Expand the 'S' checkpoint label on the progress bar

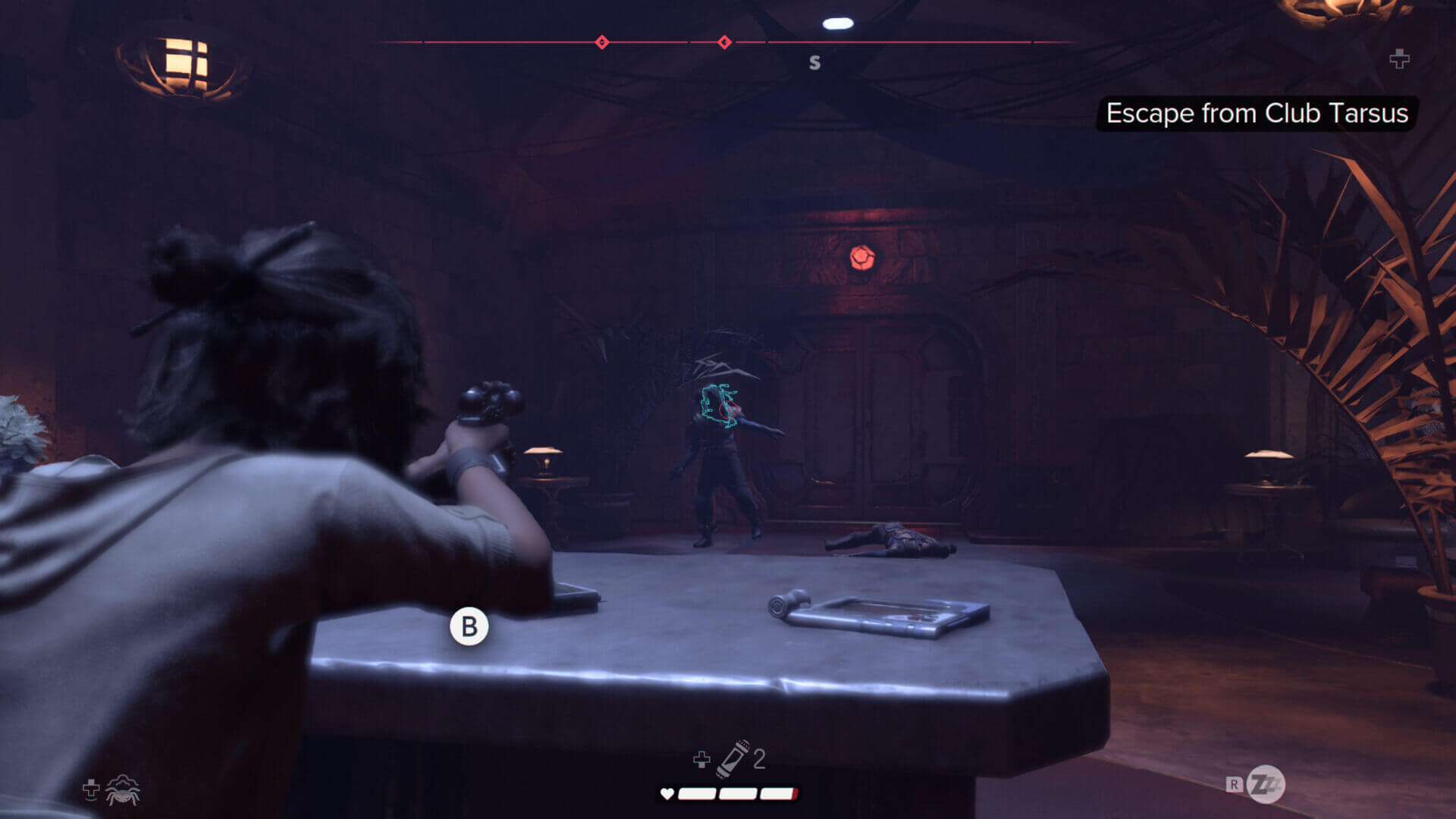click(815, 63)
